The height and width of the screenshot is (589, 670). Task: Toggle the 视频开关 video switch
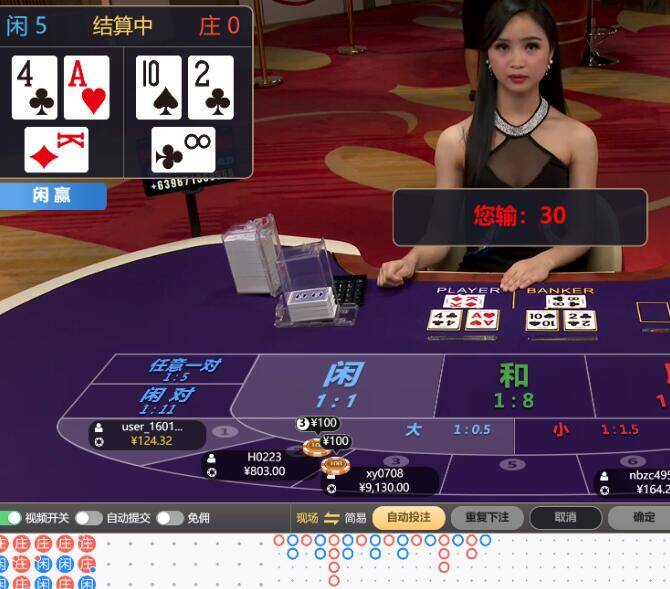pos(13,517)
